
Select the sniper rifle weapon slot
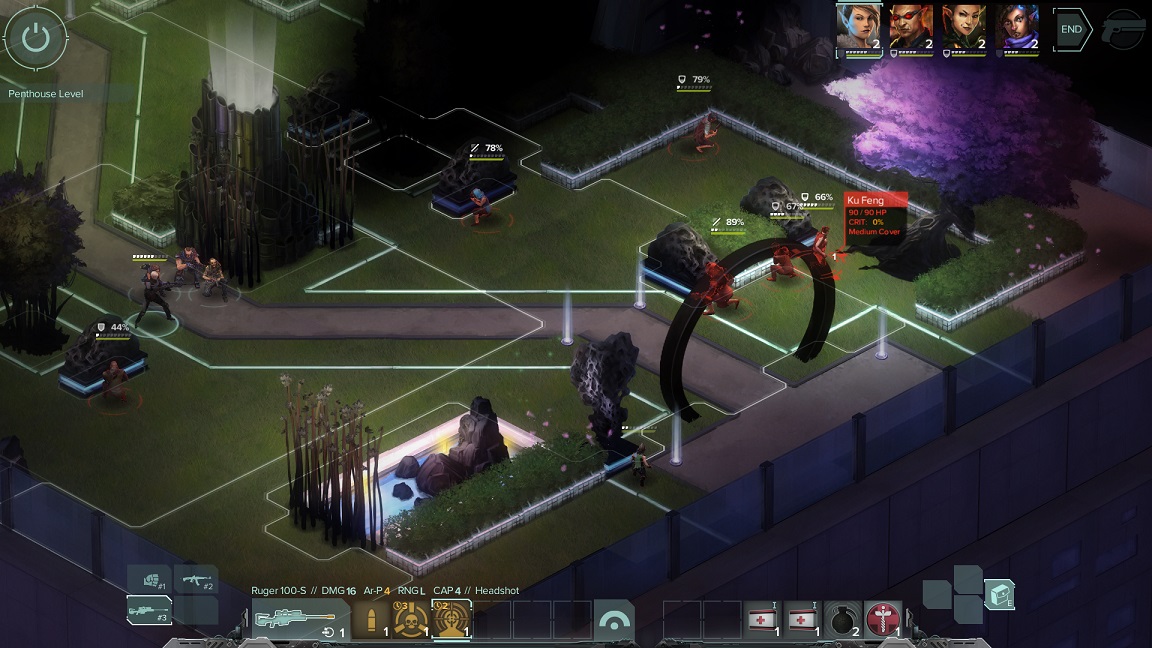149,609
